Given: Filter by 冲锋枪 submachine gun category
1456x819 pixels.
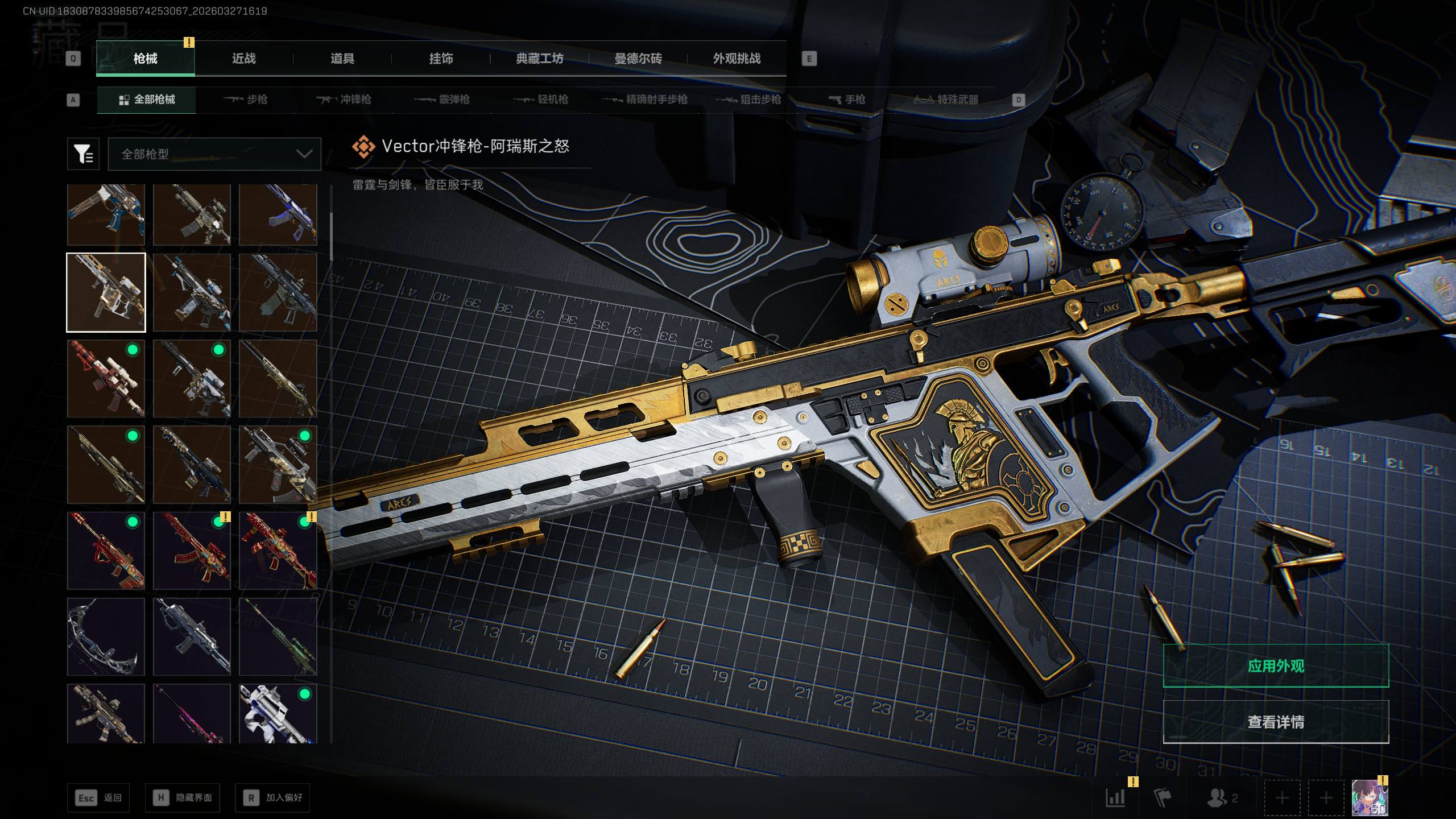Looking at the screenshot, I should pyautogui.click(x=344, y=100).
